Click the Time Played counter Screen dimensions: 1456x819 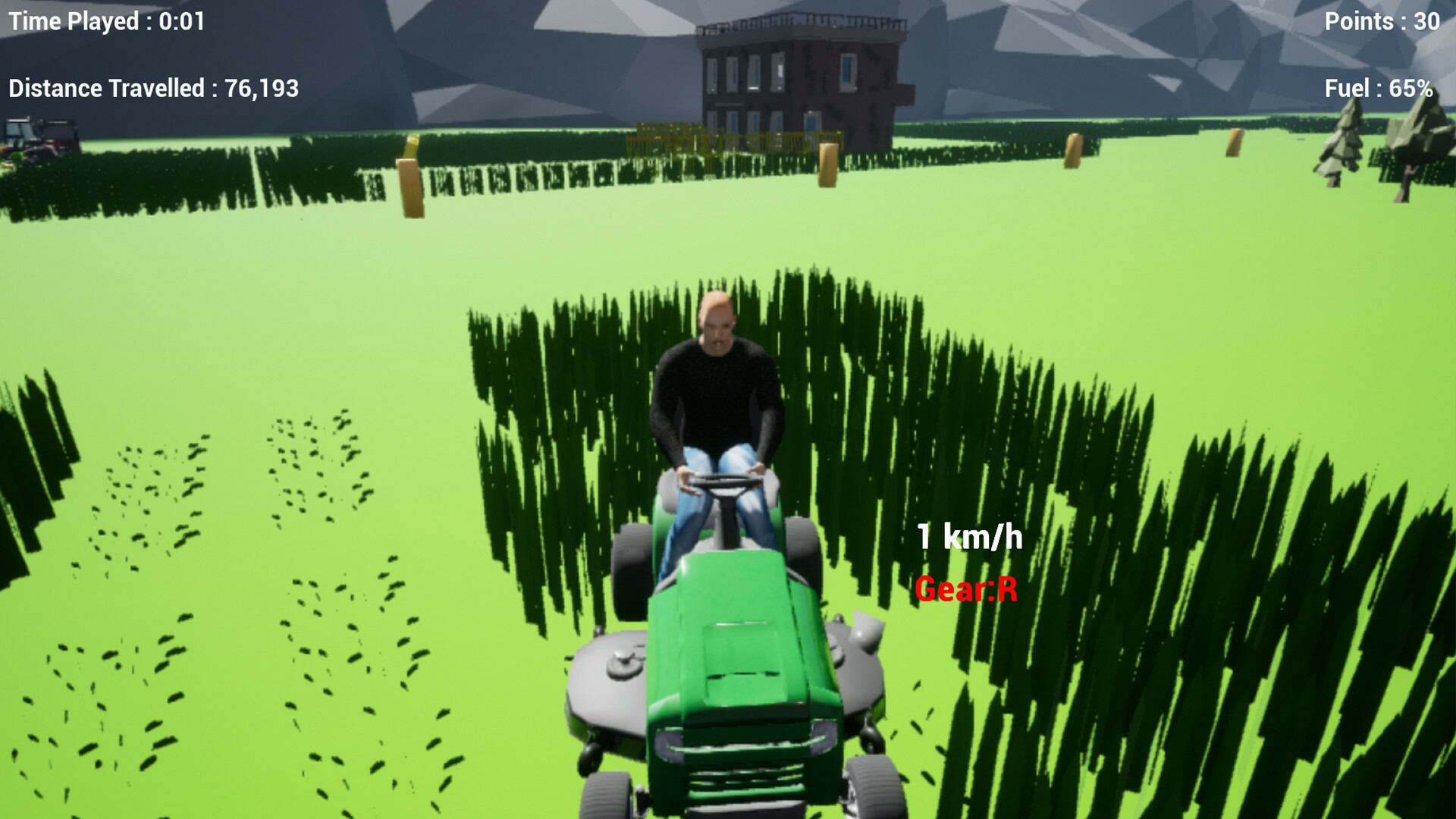106,21
